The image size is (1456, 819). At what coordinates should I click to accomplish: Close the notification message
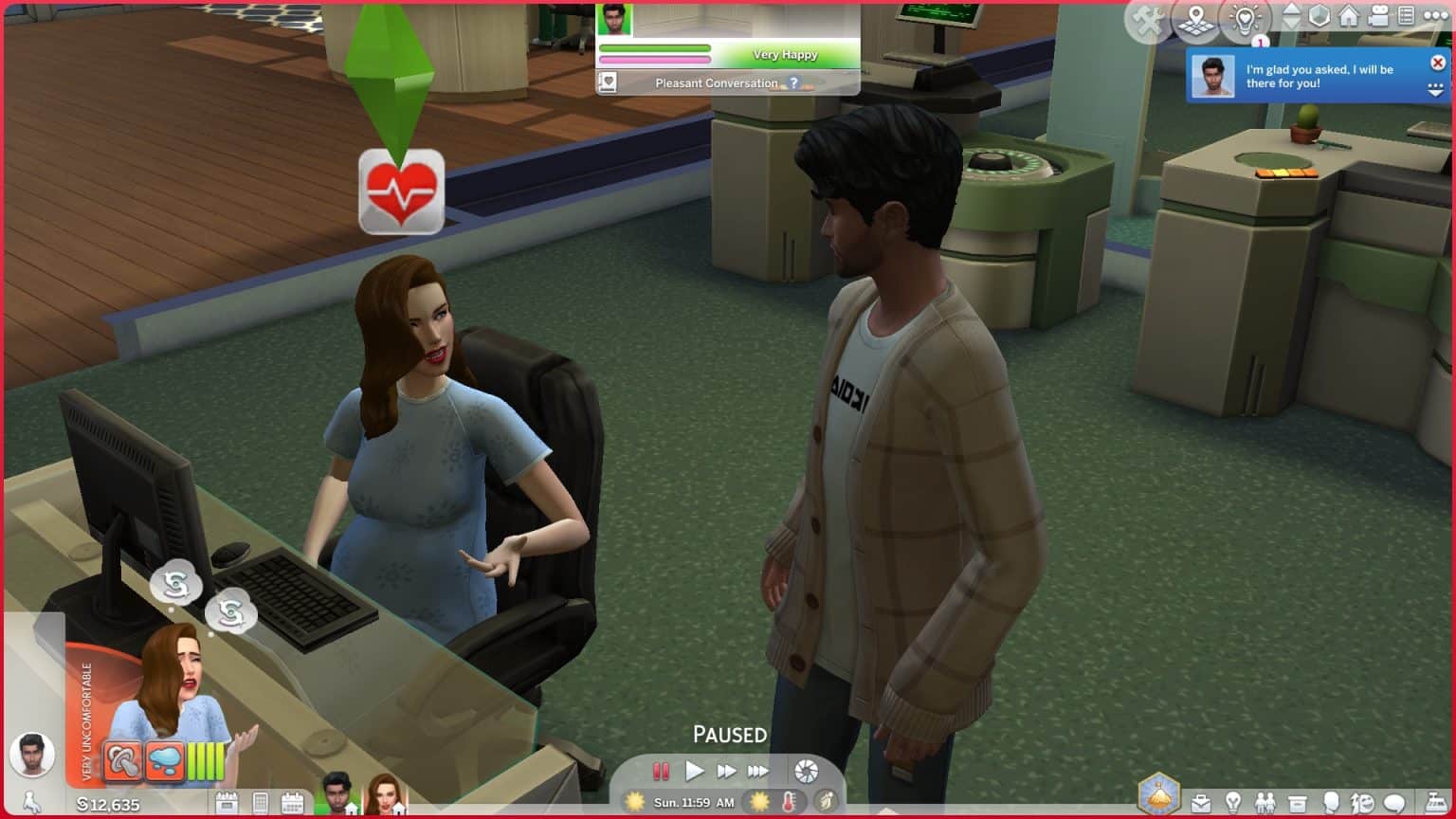tap(1437, 63)
